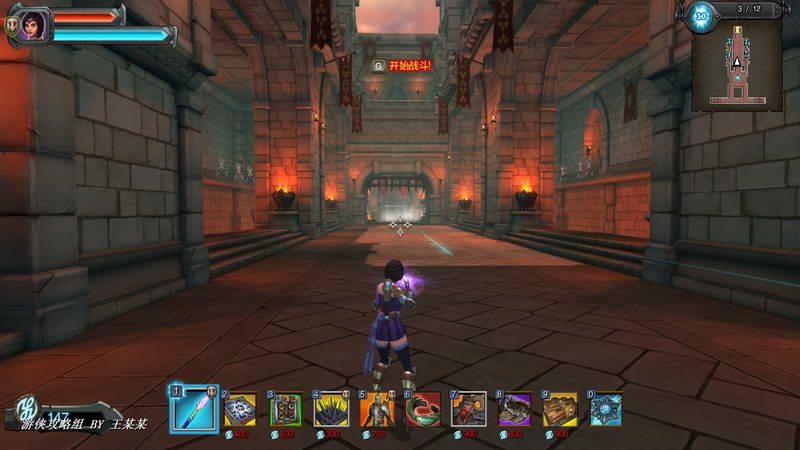
Task: Pick the black spike trap in slot 4
Action: point(331,410)
